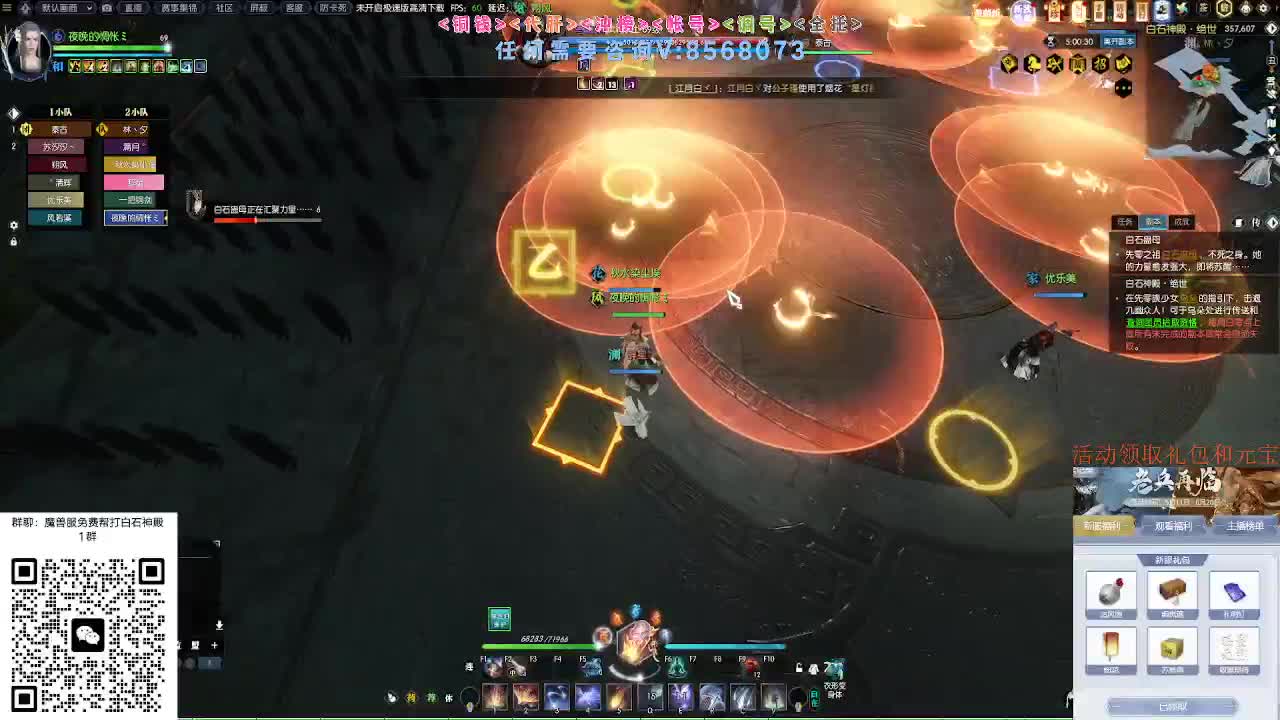Open the settings gear icon at the top right

tap(1261, 9)
